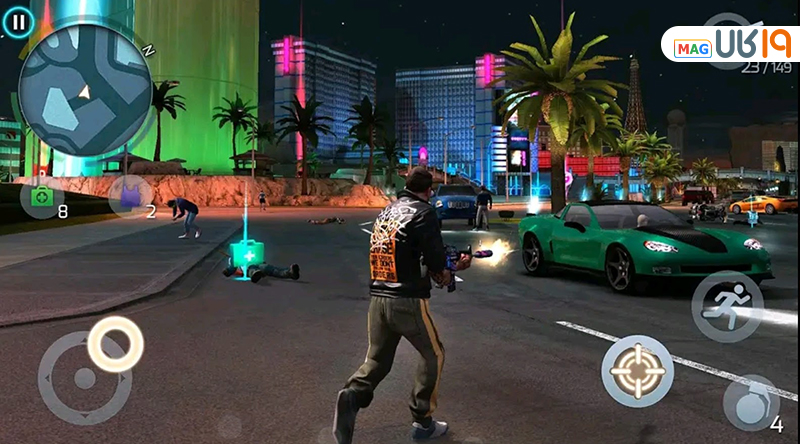The height and width of the screenshot is (444, 800).
Task: Throw a grenade using the grenade button
Action: click(750, 403)
